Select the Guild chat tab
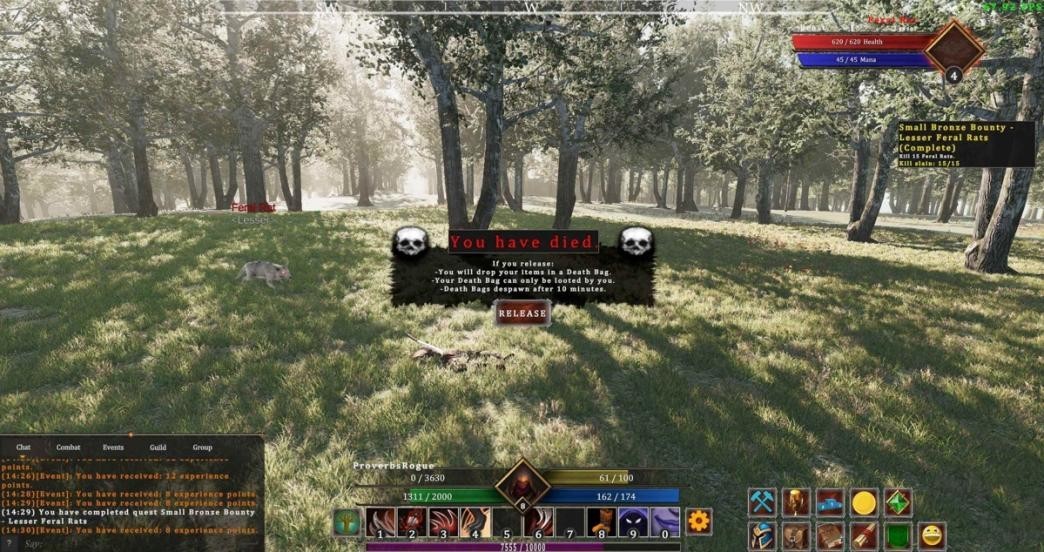The width and height of the screenshot is (1044, 552). point(158,447)
